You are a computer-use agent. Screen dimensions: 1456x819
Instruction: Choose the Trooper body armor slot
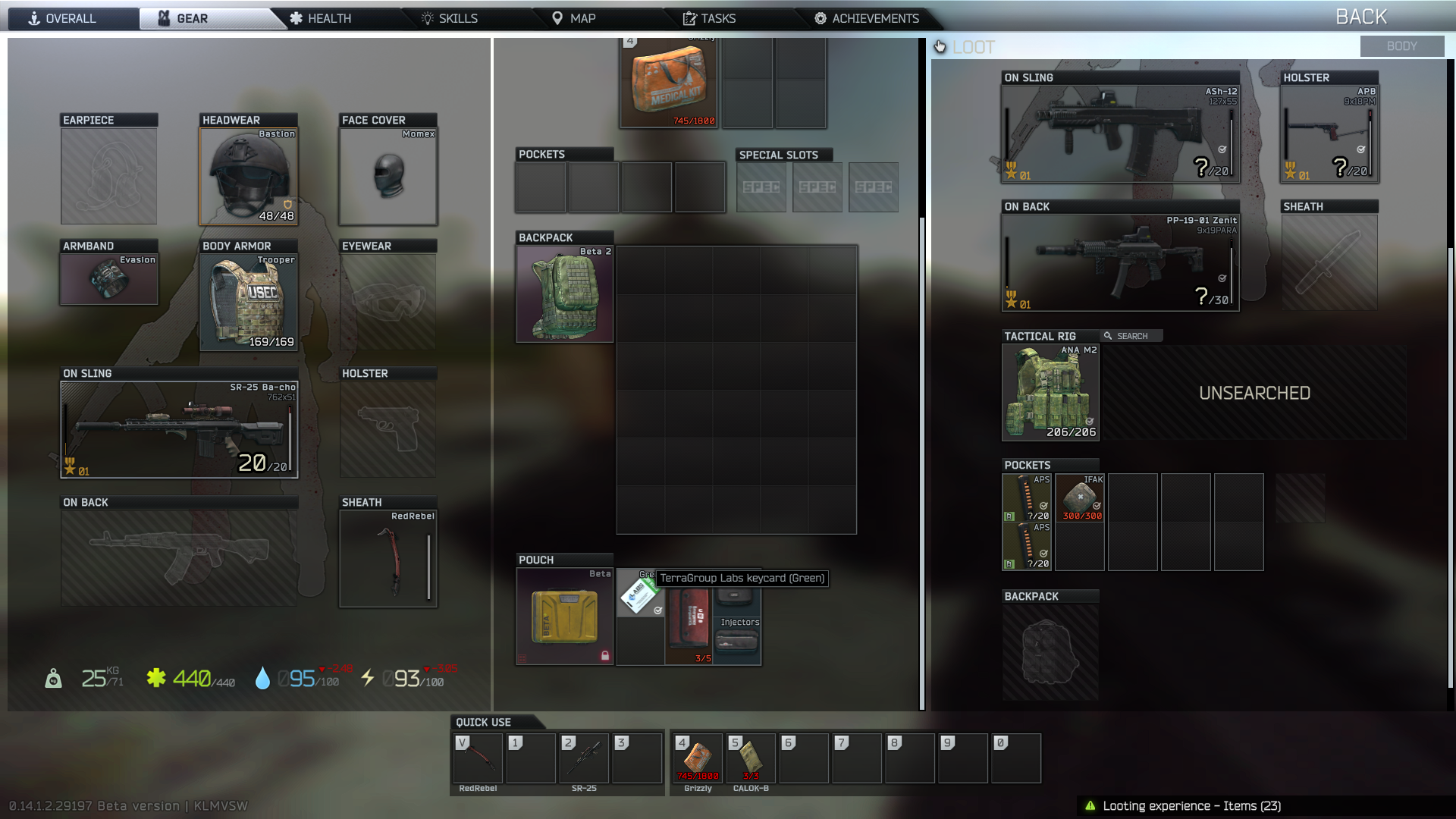[249, 302]
